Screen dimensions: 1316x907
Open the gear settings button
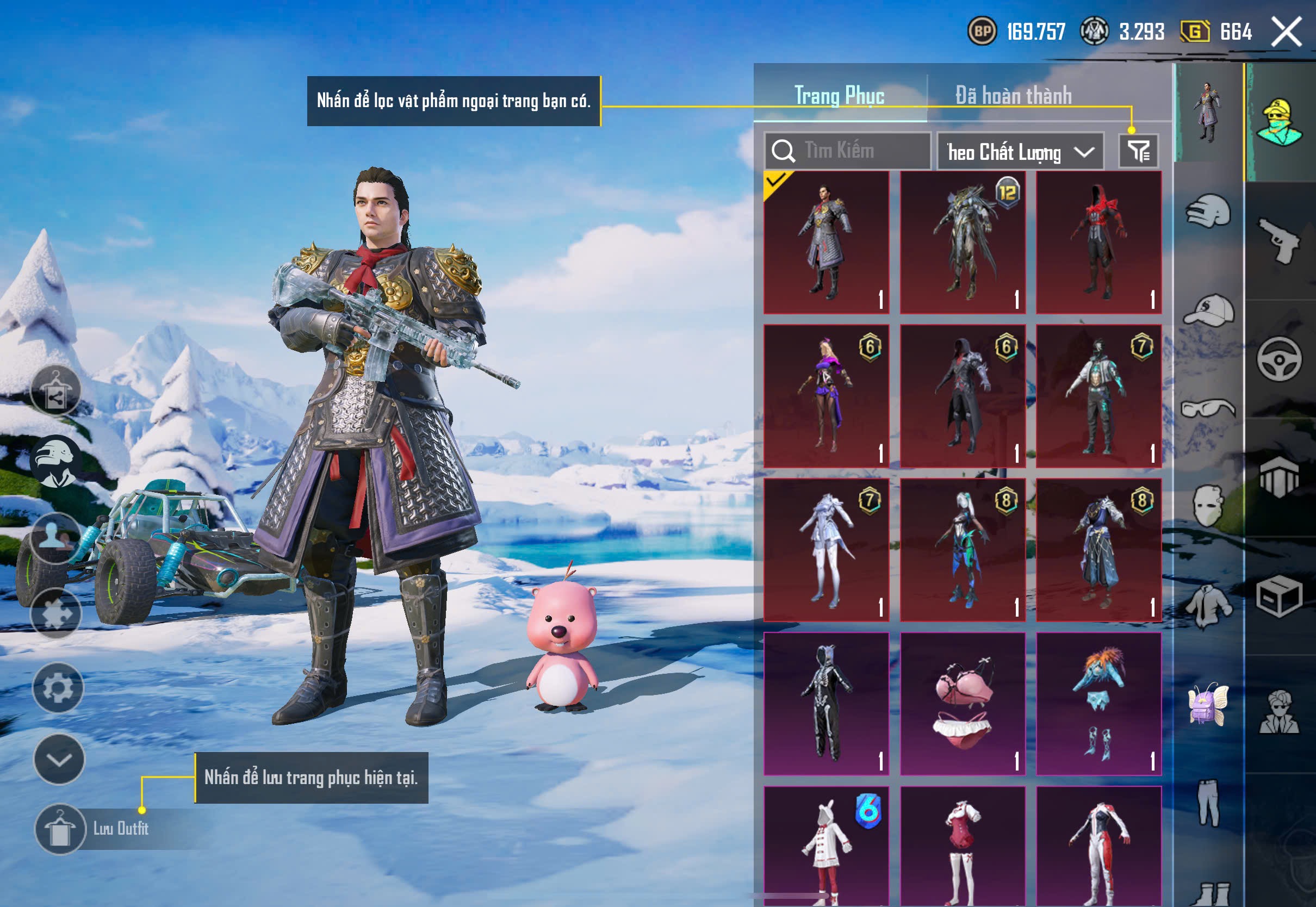pyautogui.click(x=58, y=688)
